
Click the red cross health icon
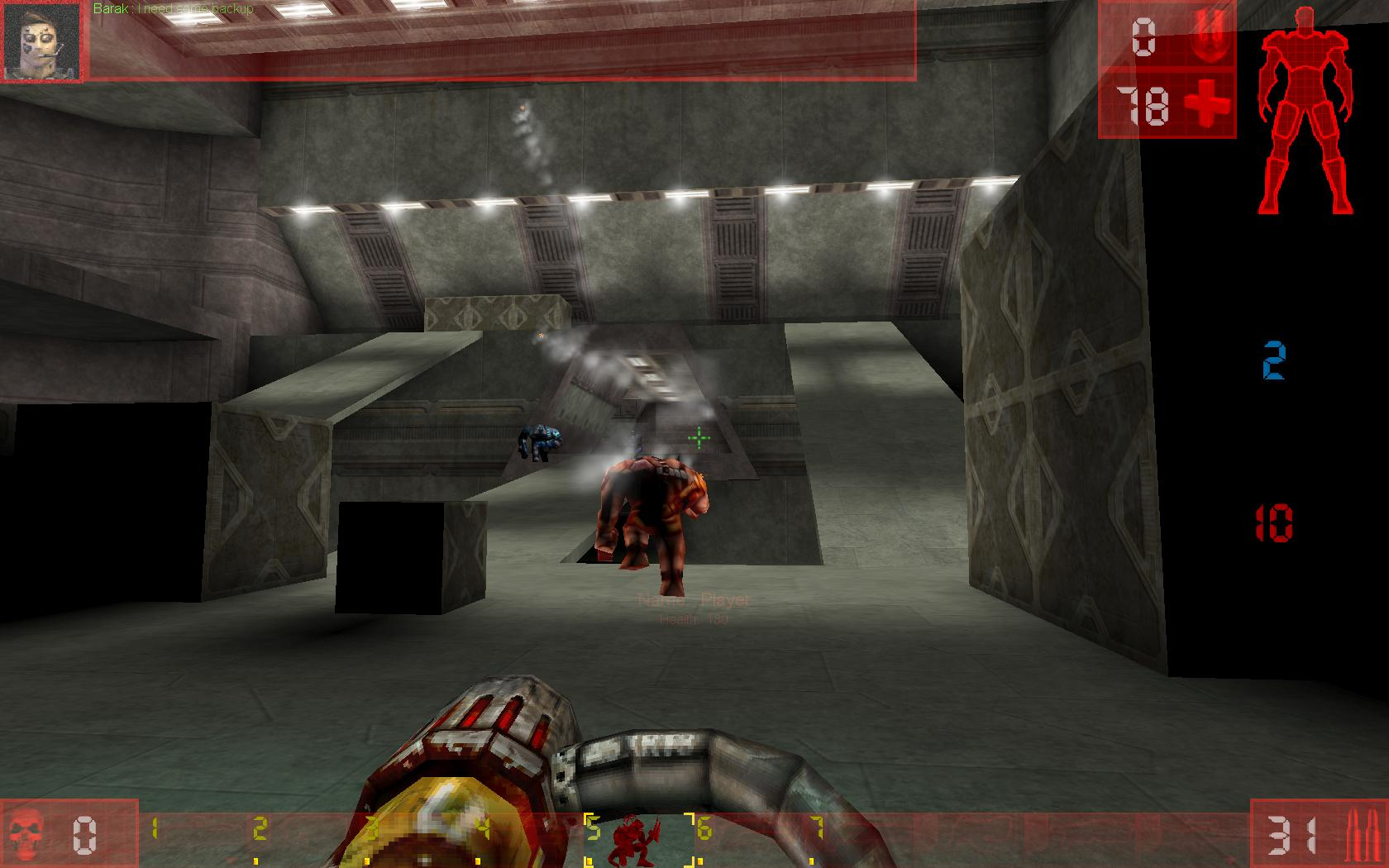(x=1207, y=106)
